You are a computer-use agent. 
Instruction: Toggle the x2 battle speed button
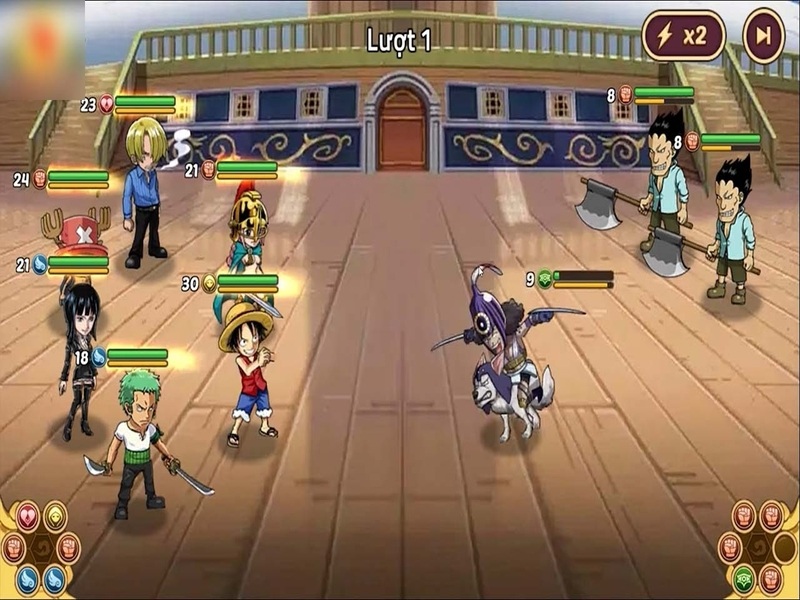tap(683, 36)
